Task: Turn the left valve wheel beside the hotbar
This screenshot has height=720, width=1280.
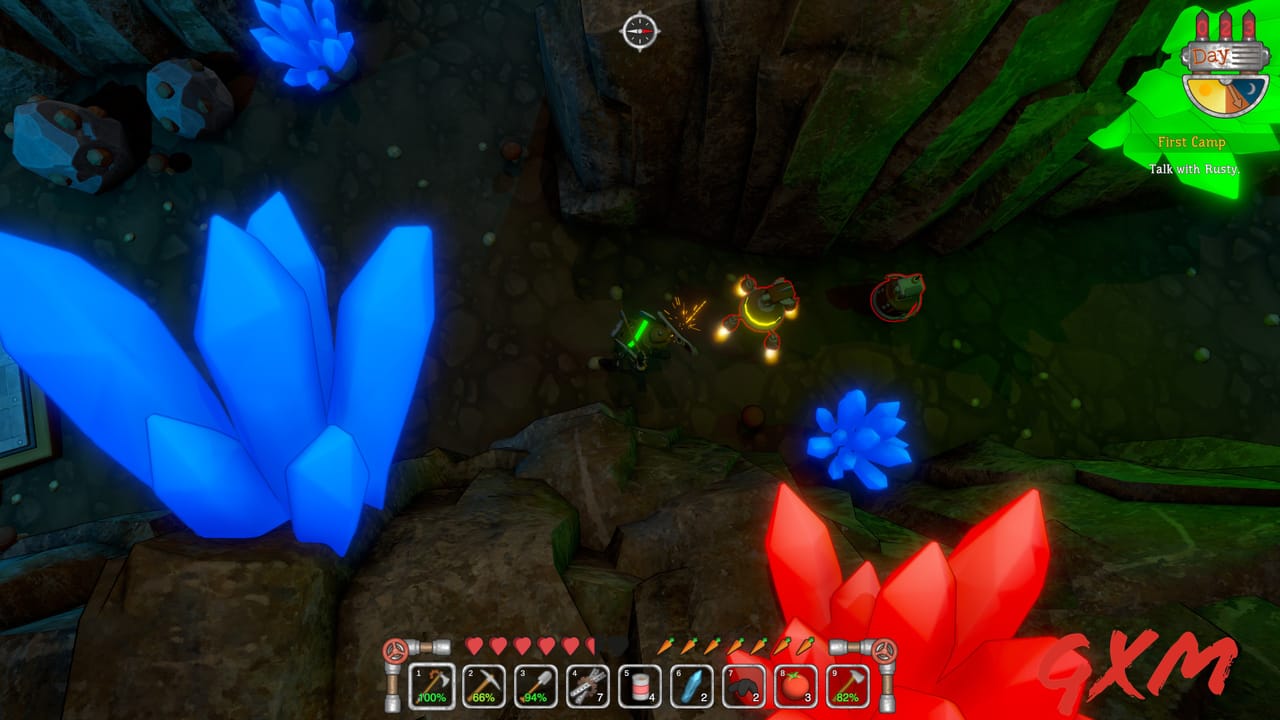Action: tap(396, 651)
